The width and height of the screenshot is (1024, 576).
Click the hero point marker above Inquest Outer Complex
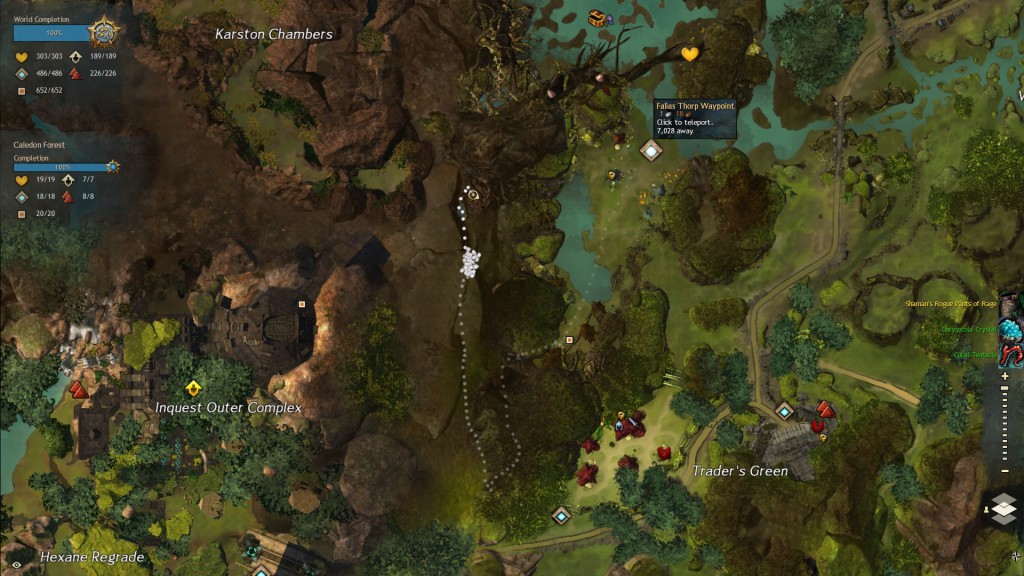pos(193,388)
